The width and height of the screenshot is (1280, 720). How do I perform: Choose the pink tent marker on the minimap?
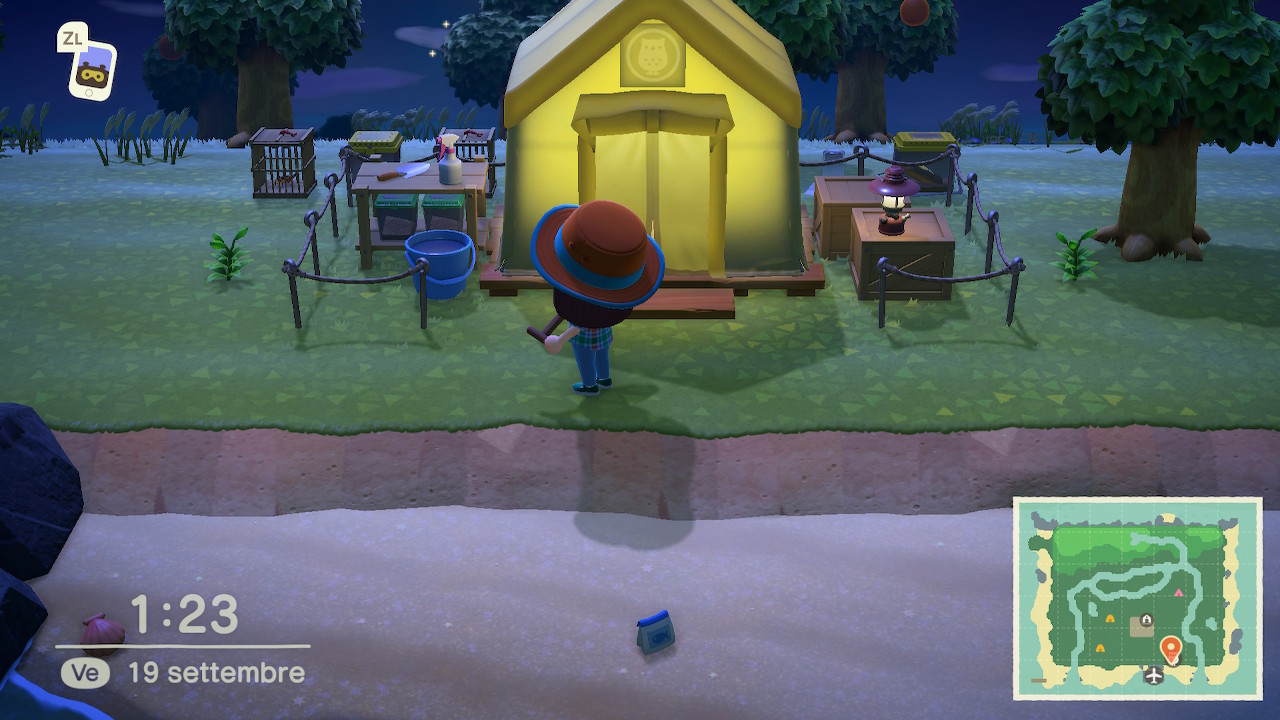coord(1178,593)
